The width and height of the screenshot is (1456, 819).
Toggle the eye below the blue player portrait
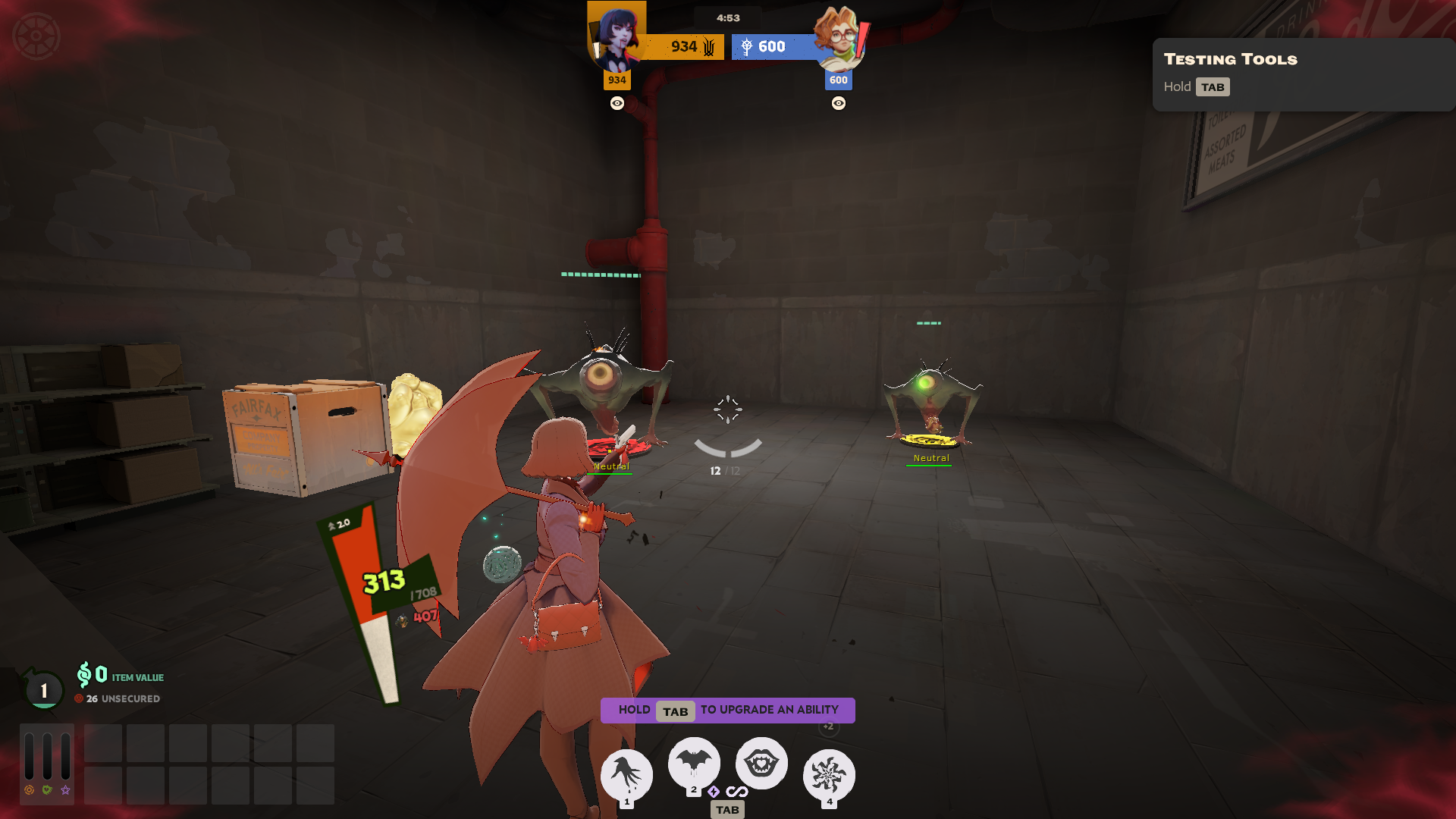pos(838,103)
